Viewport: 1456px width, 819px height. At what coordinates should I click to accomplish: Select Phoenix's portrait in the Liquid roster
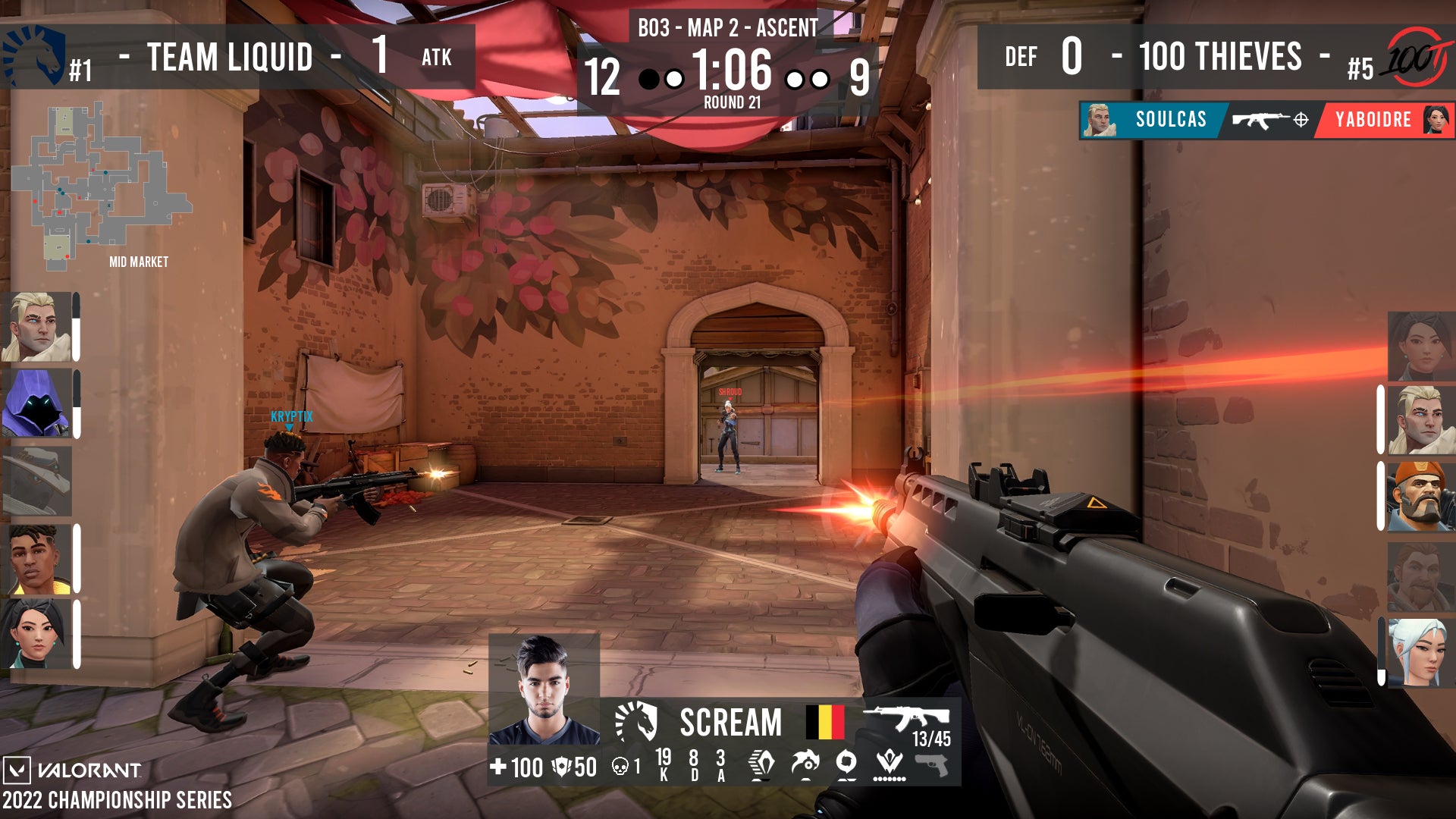[35, 559]
